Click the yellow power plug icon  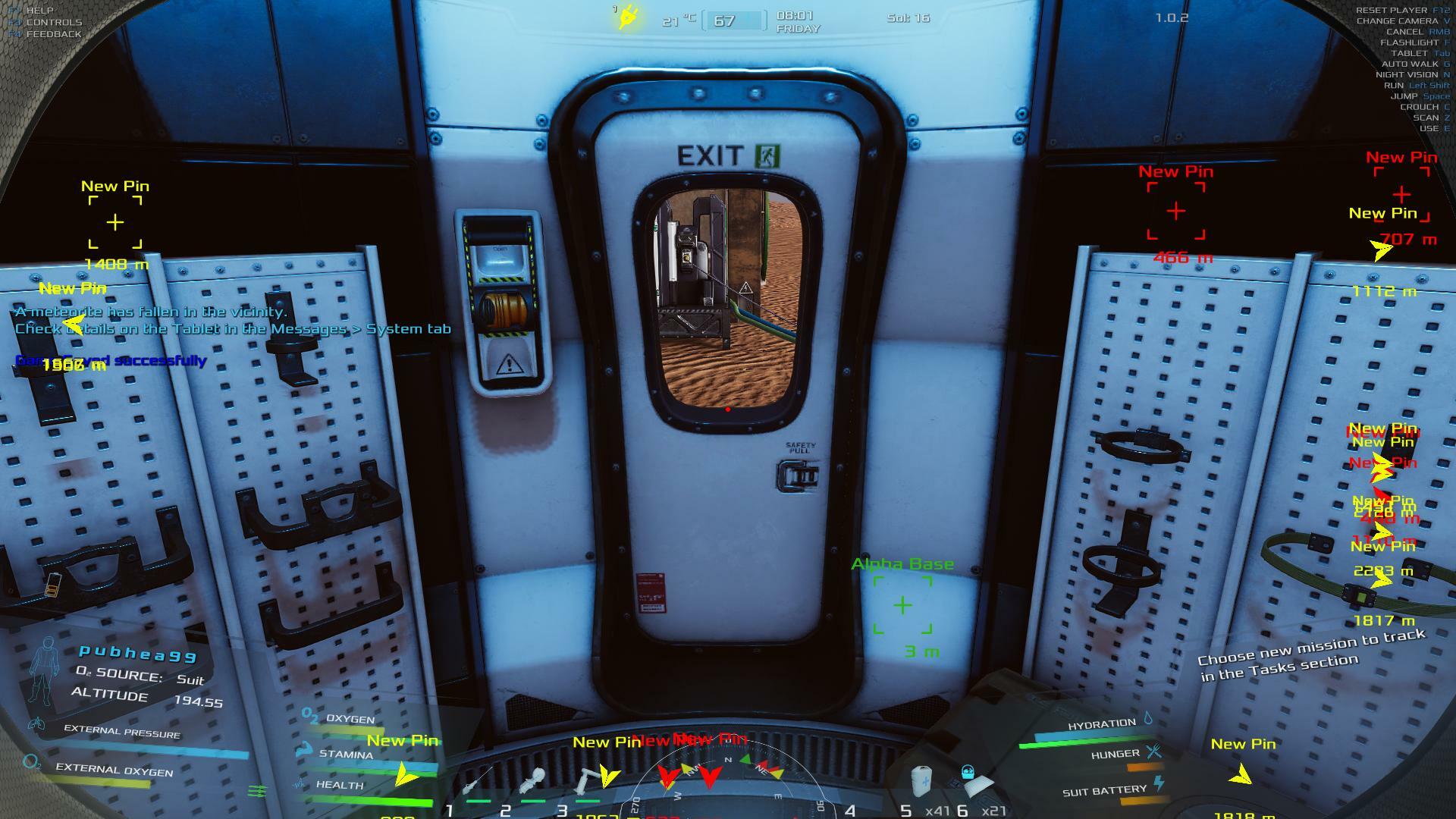[628, 17]
